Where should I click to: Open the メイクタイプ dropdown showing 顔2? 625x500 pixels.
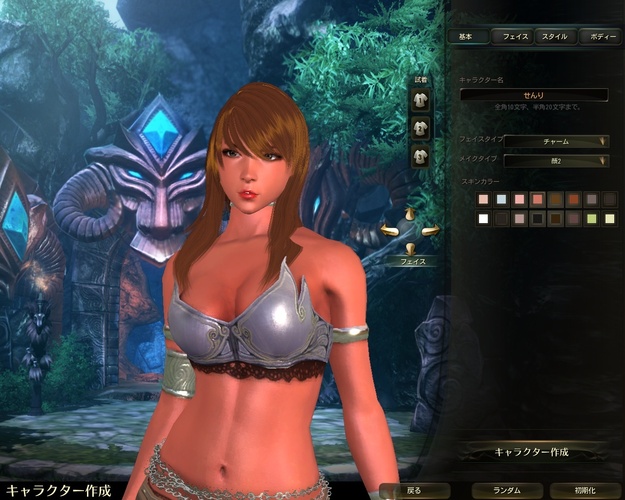pos(556,160)
